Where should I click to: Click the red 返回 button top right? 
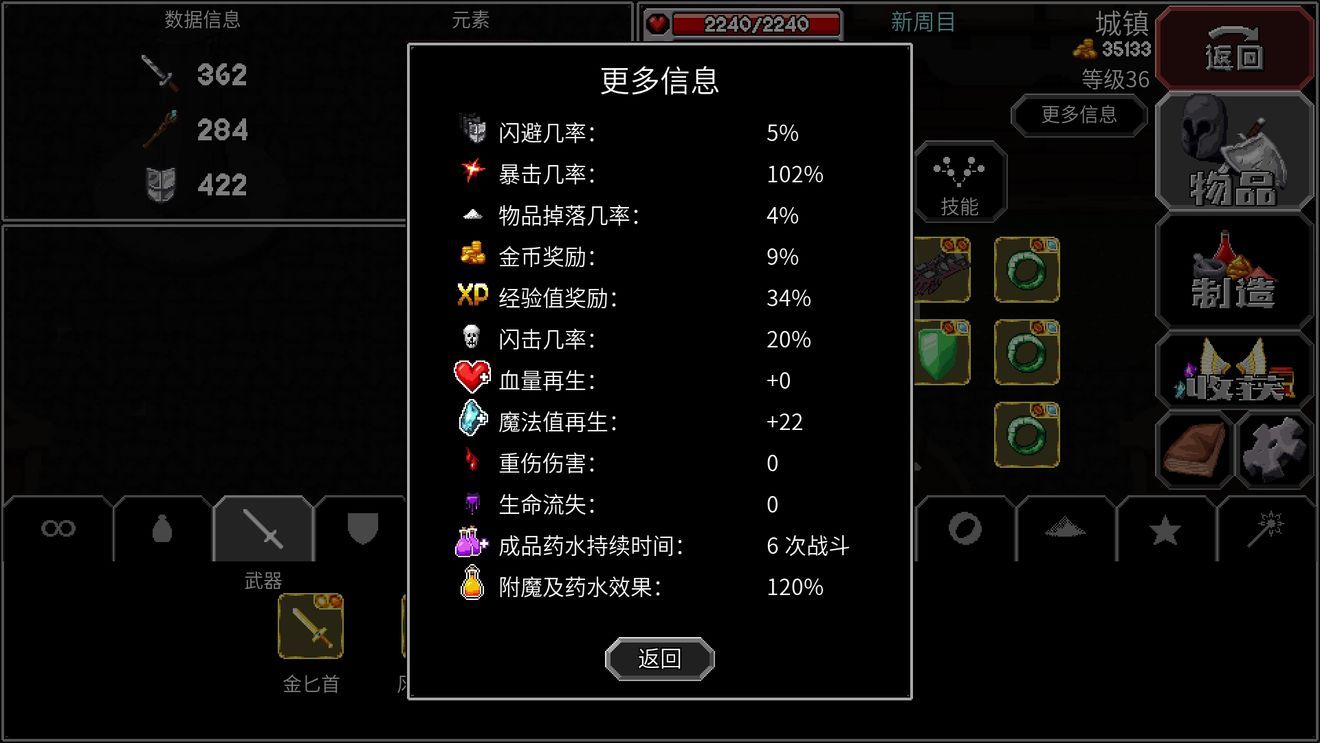1234,48
